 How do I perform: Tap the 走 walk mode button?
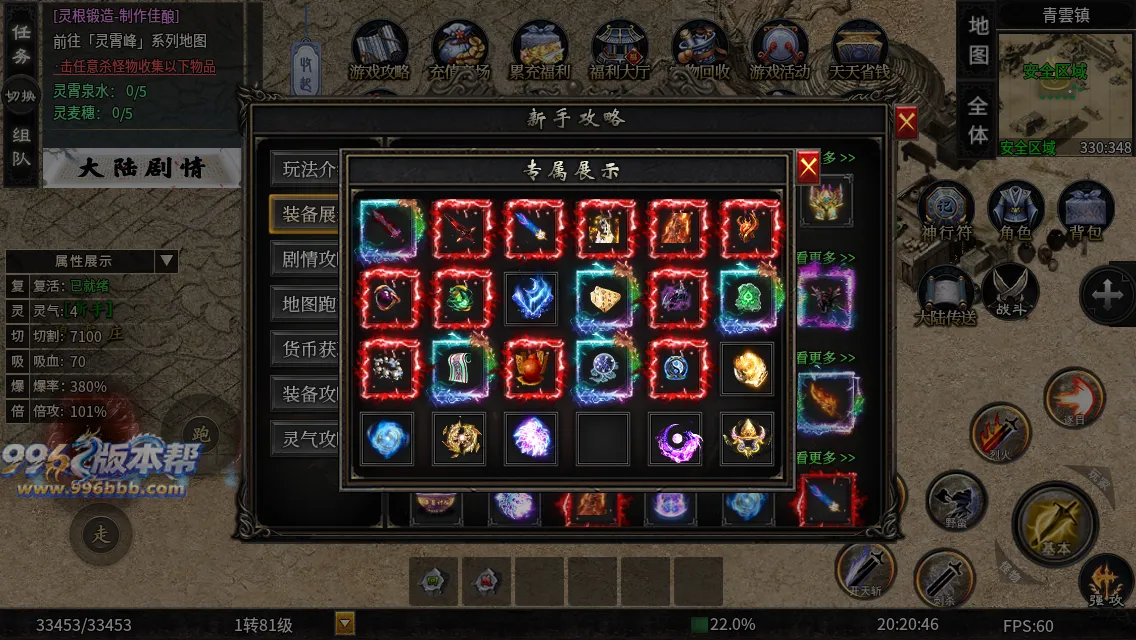click(x=101, y=534)
